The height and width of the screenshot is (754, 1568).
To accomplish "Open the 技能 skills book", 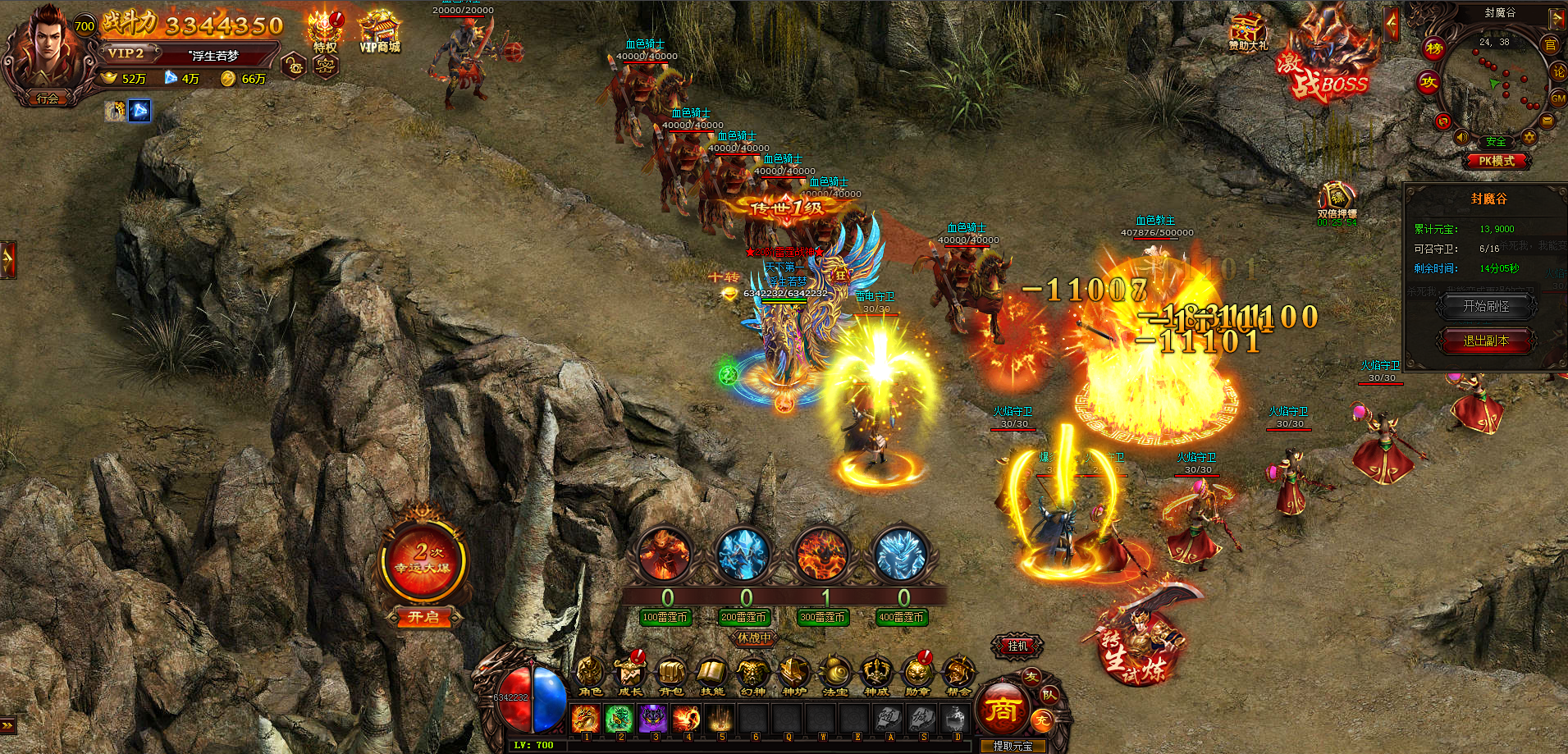I will (x=711, y=675).
